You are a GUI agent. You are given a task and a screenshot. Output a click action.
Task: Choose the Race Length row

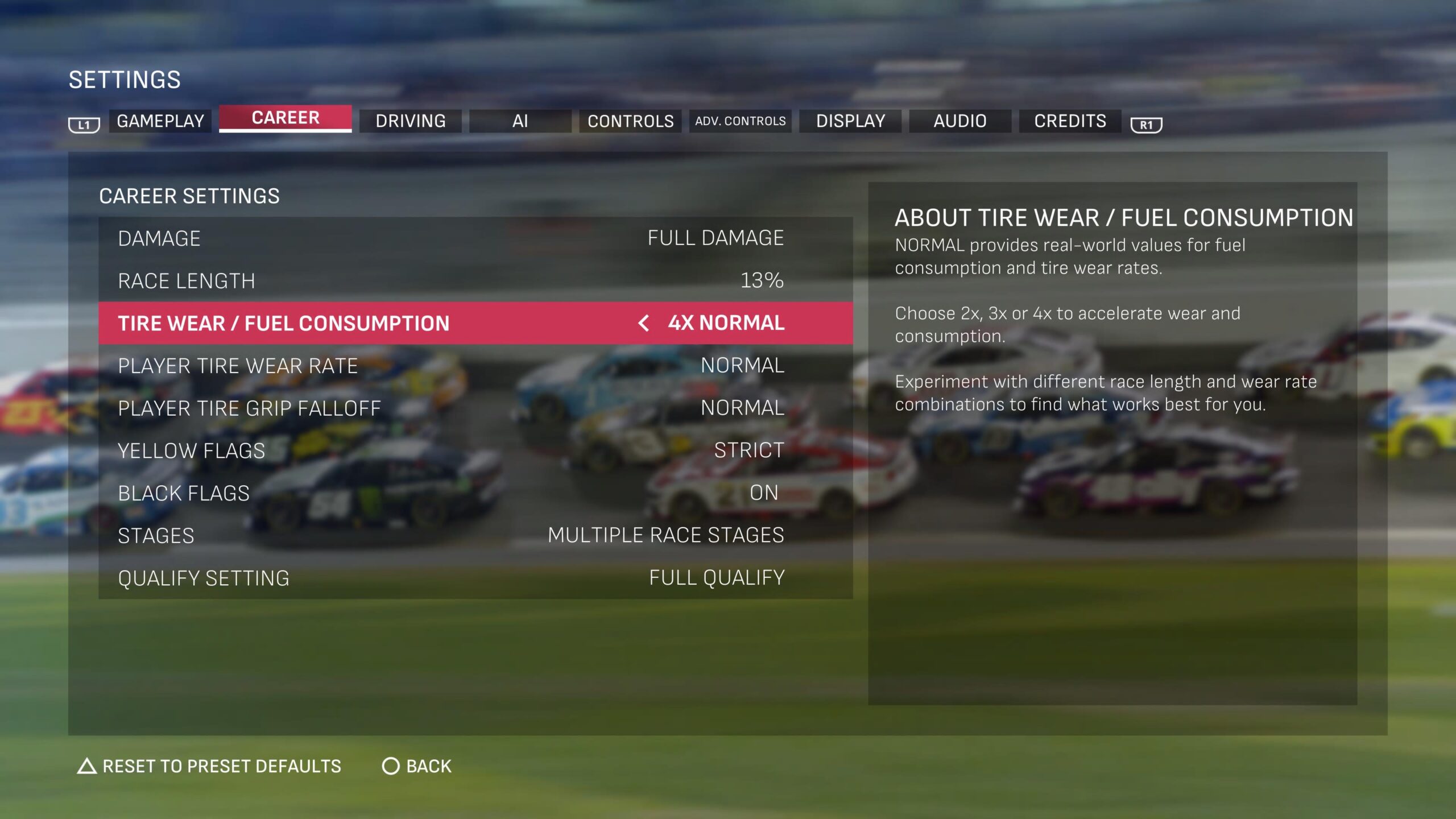475,280
